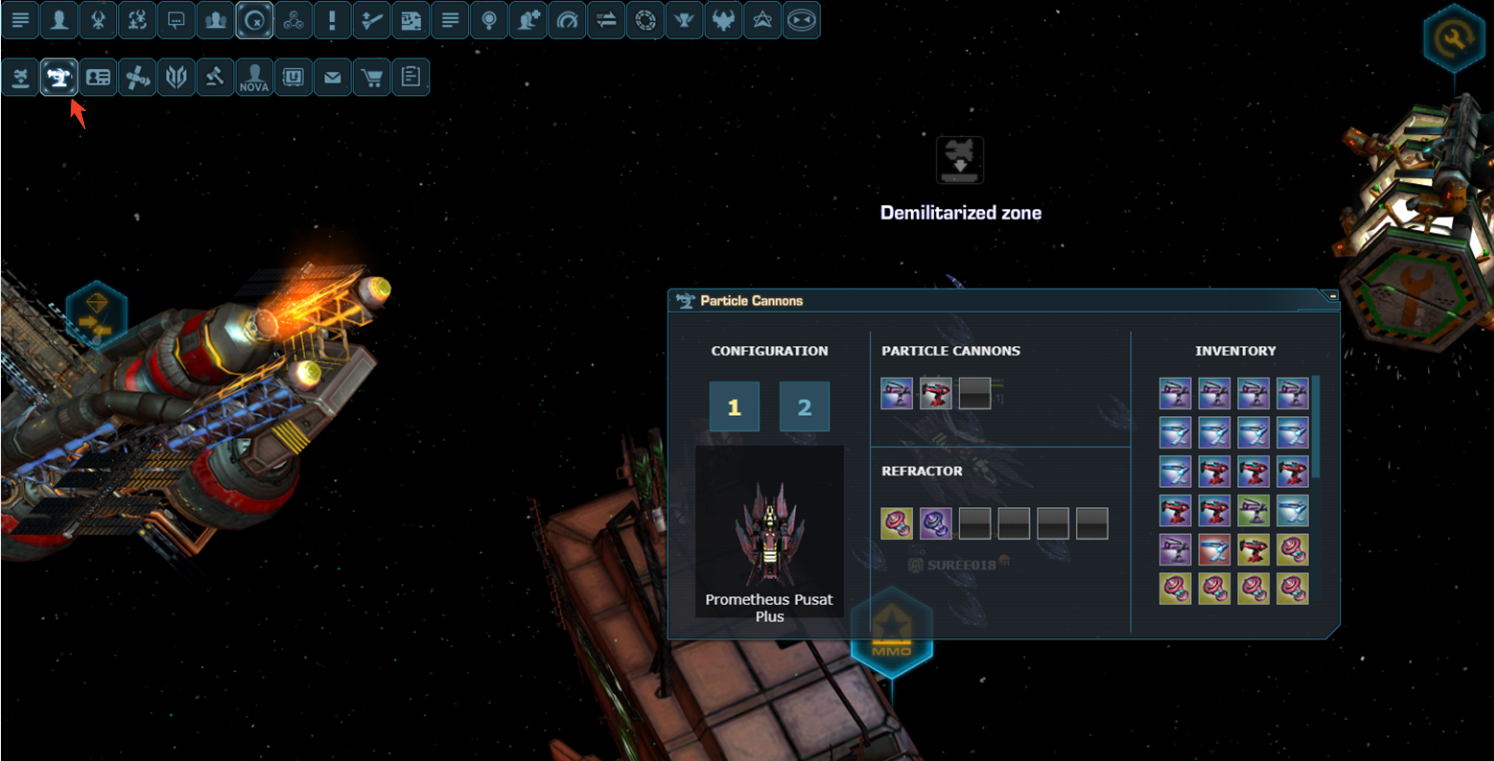This screenshot has width=1494, height=761.
Task: Open the trophy toolbar icon
Action: point(685,20)
